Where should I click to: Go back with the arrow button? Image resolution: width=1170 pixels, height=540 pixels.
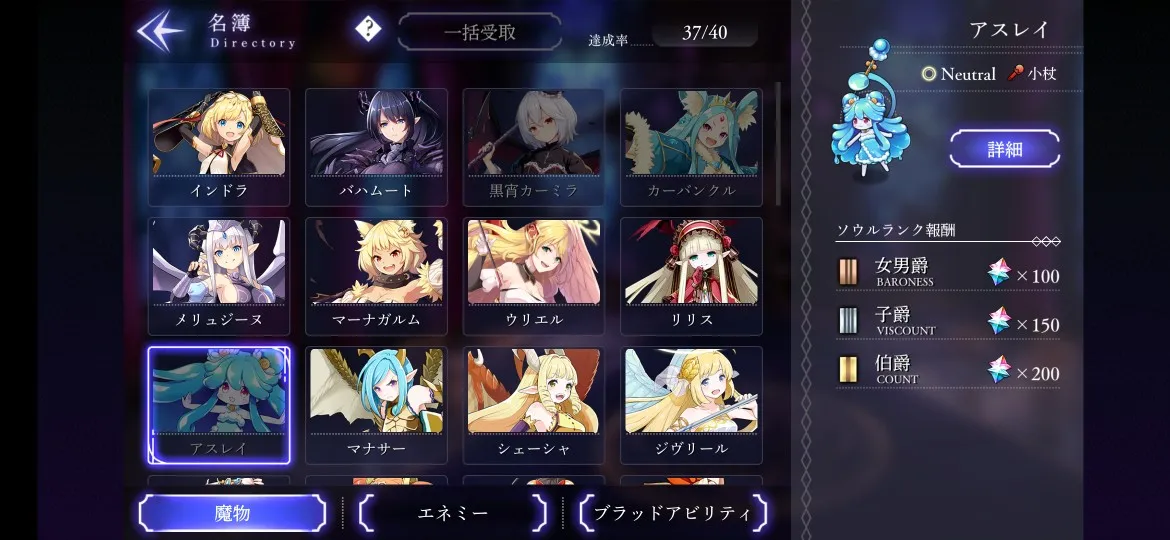(x=161, y=31)
